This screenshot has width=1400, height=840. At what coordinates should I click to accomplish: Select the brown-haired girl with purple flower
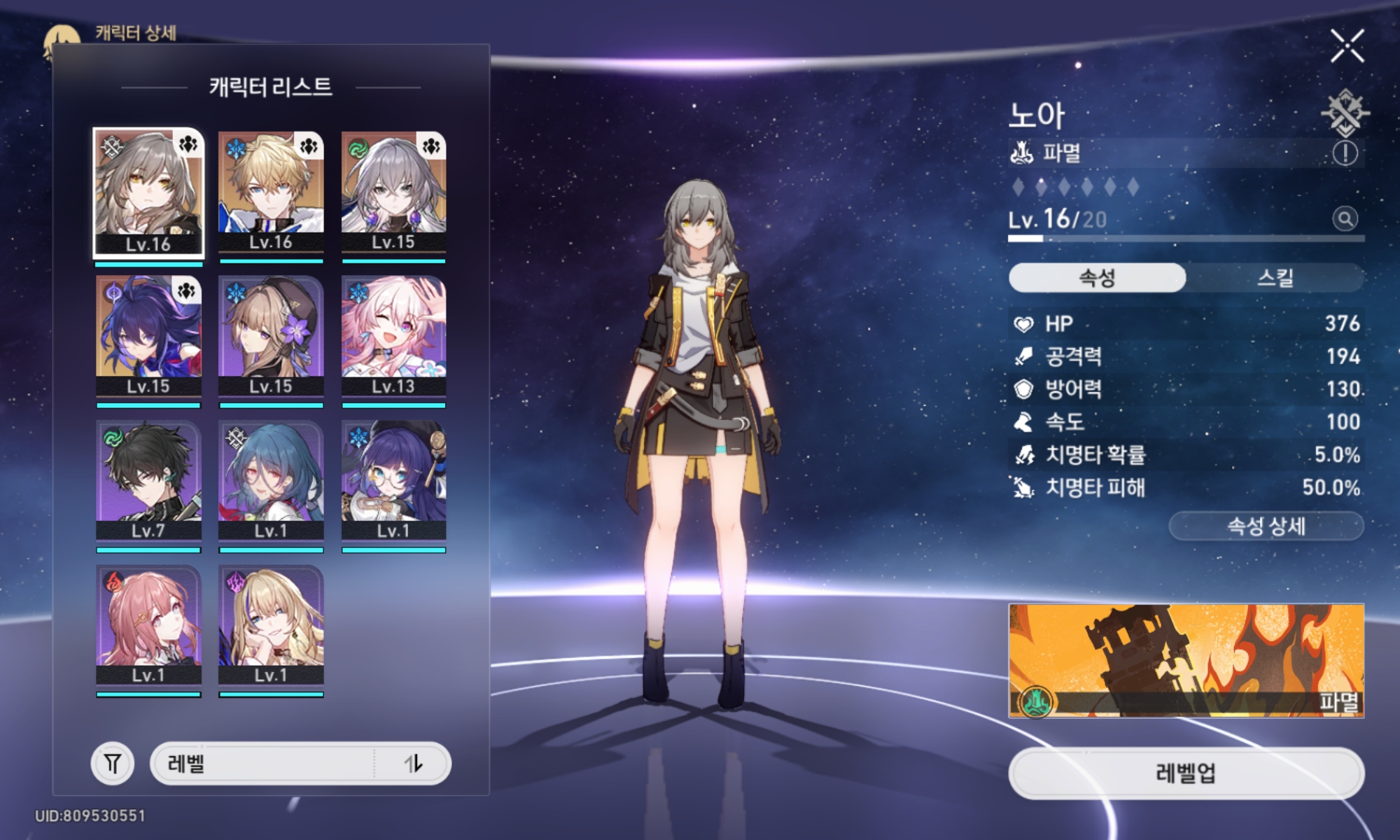click(x=271, y=337)
